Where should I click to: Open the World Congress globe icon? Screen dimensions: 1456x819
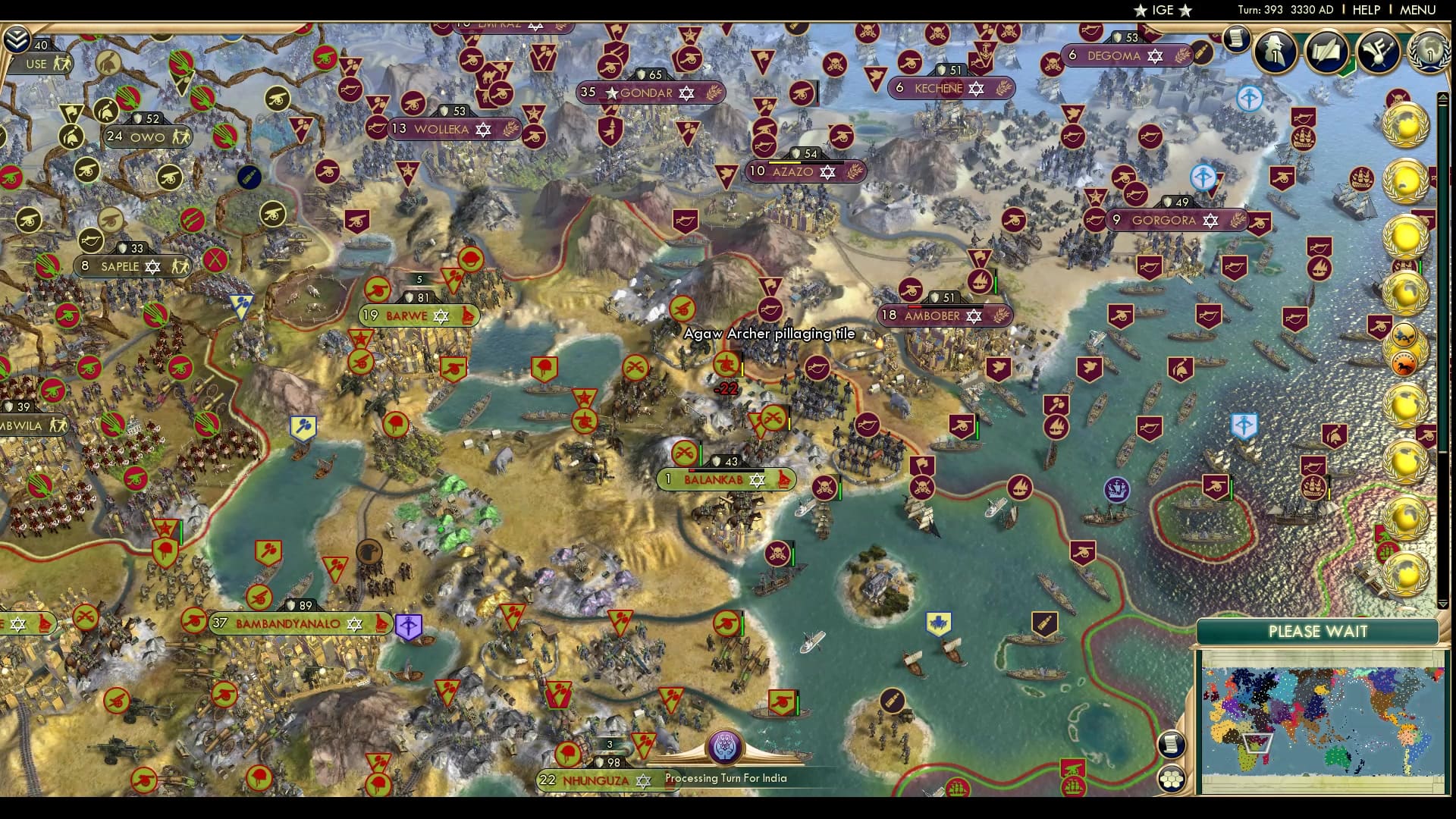[x=1429, y=52]
